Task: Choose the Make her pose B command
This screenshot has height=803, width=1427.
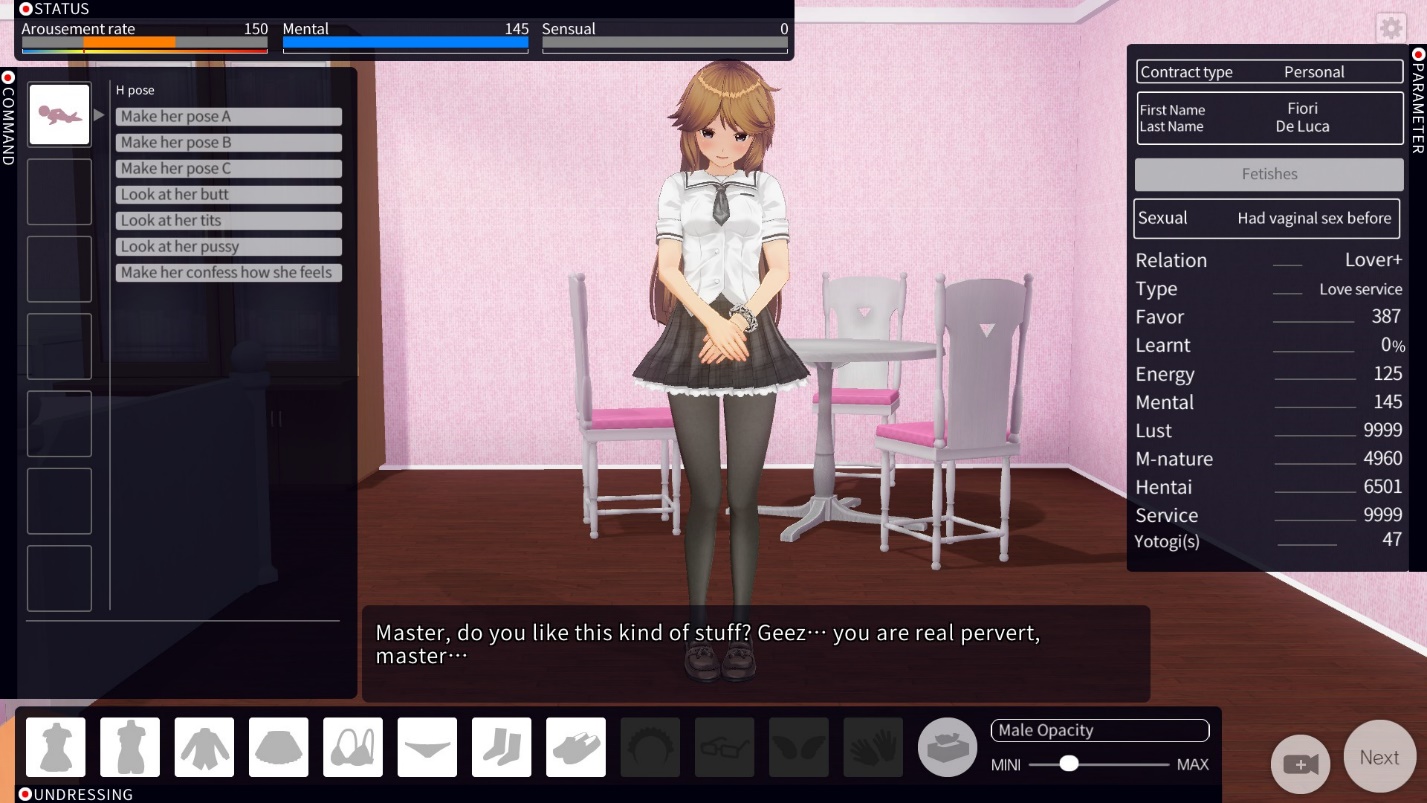Action: pos(228,143)
